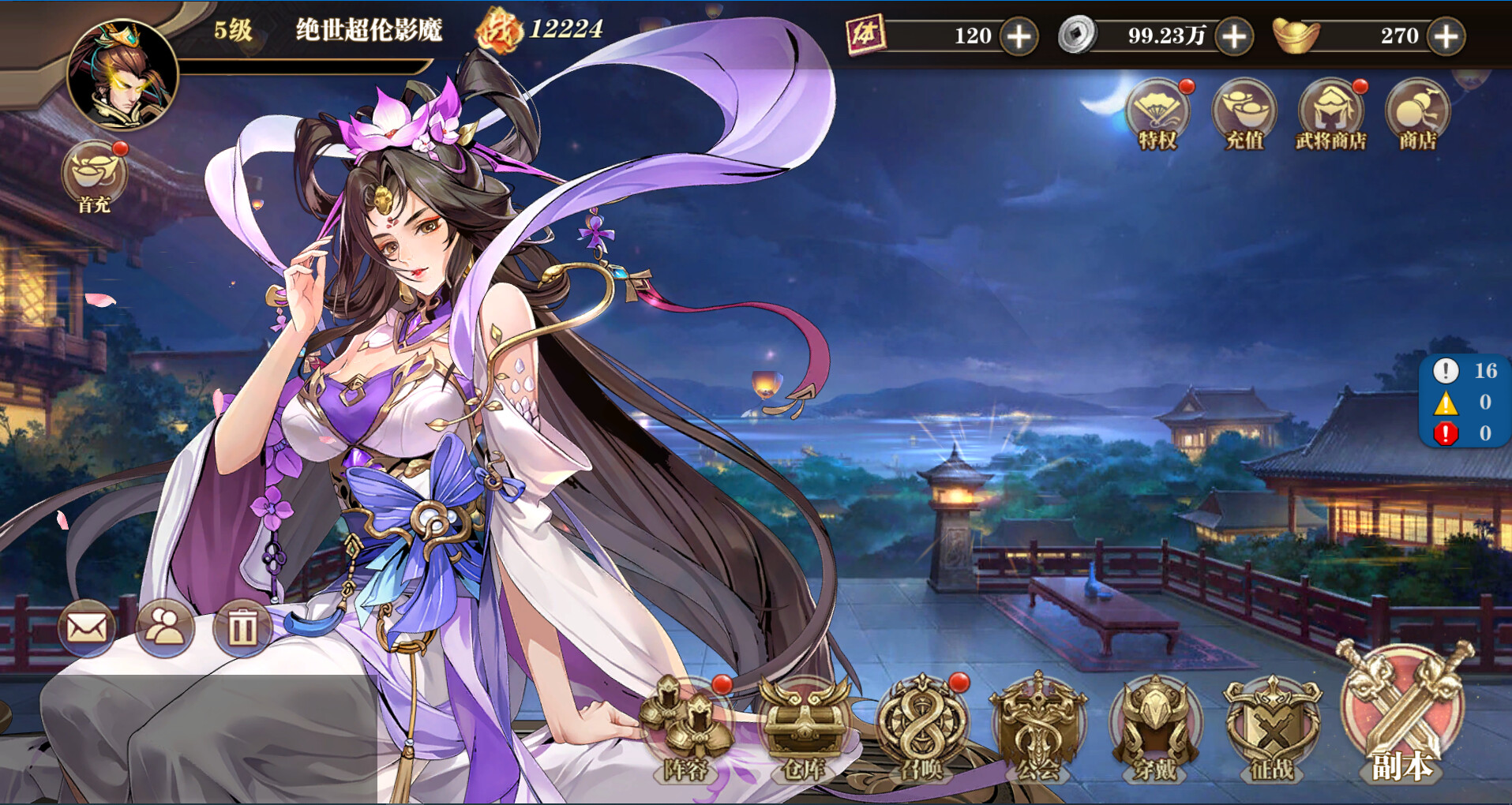This screenshot has height=805, width=1512.
Task: Open the mail inbox envelope
Action: point(87,627)
